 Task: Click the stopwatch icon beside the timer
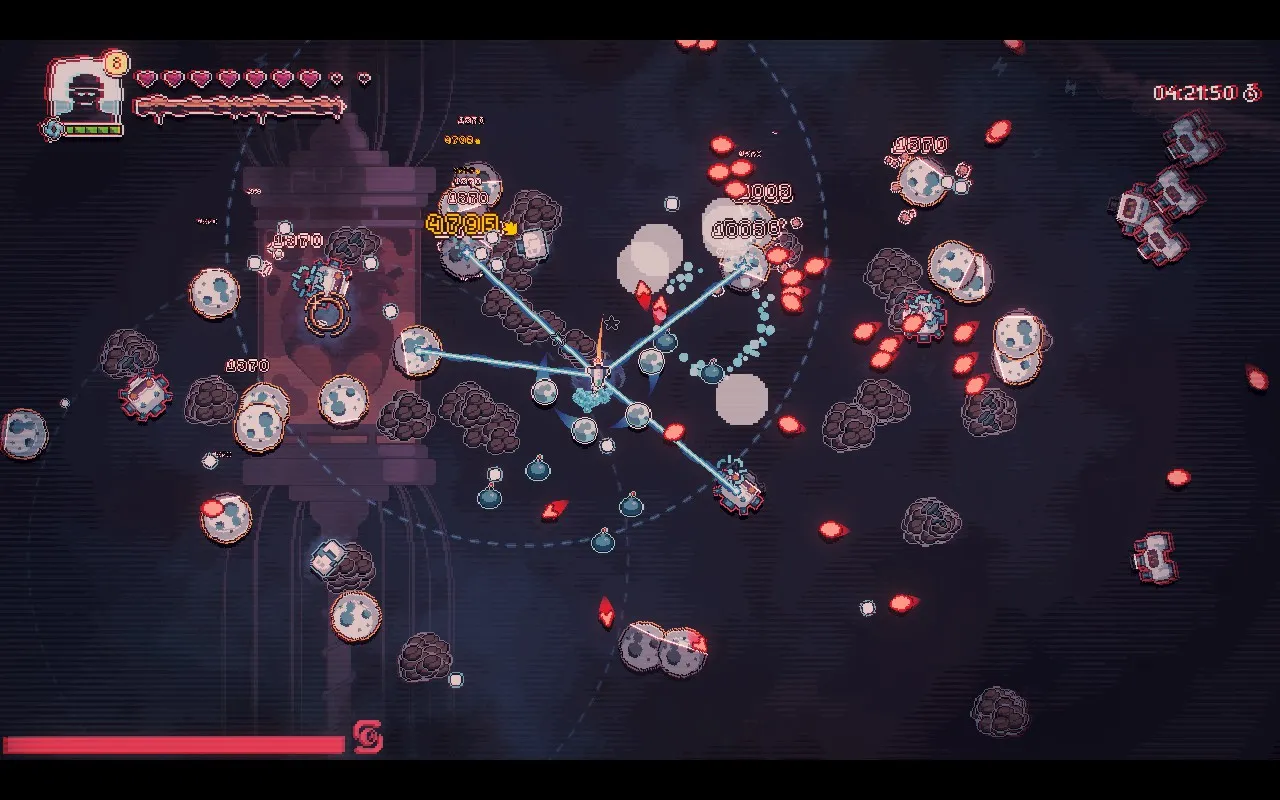(x=1251, y=93)
